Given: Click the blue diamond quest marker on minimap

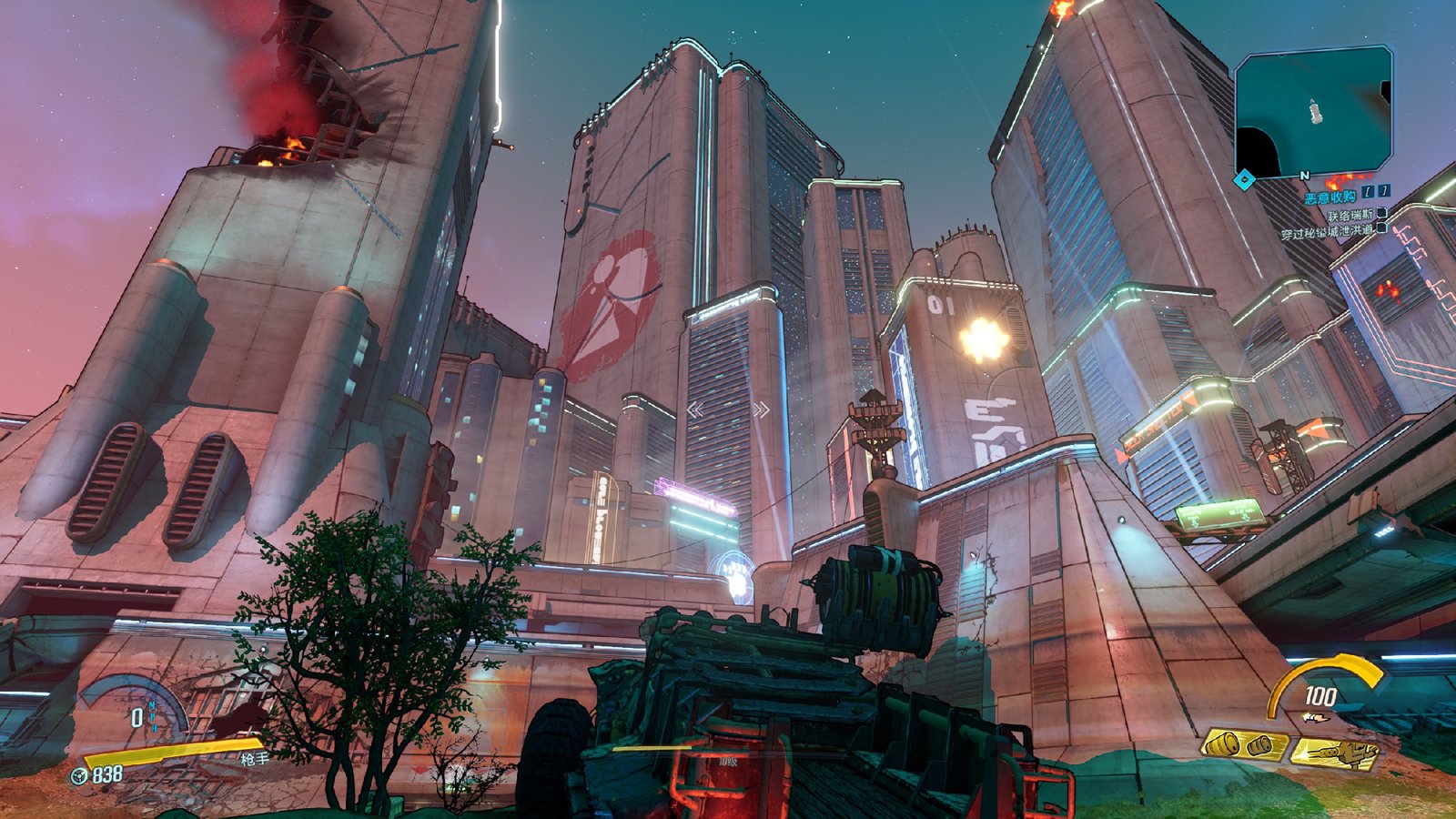Looking at the screenshot, I should click(x=1245, y=179).
